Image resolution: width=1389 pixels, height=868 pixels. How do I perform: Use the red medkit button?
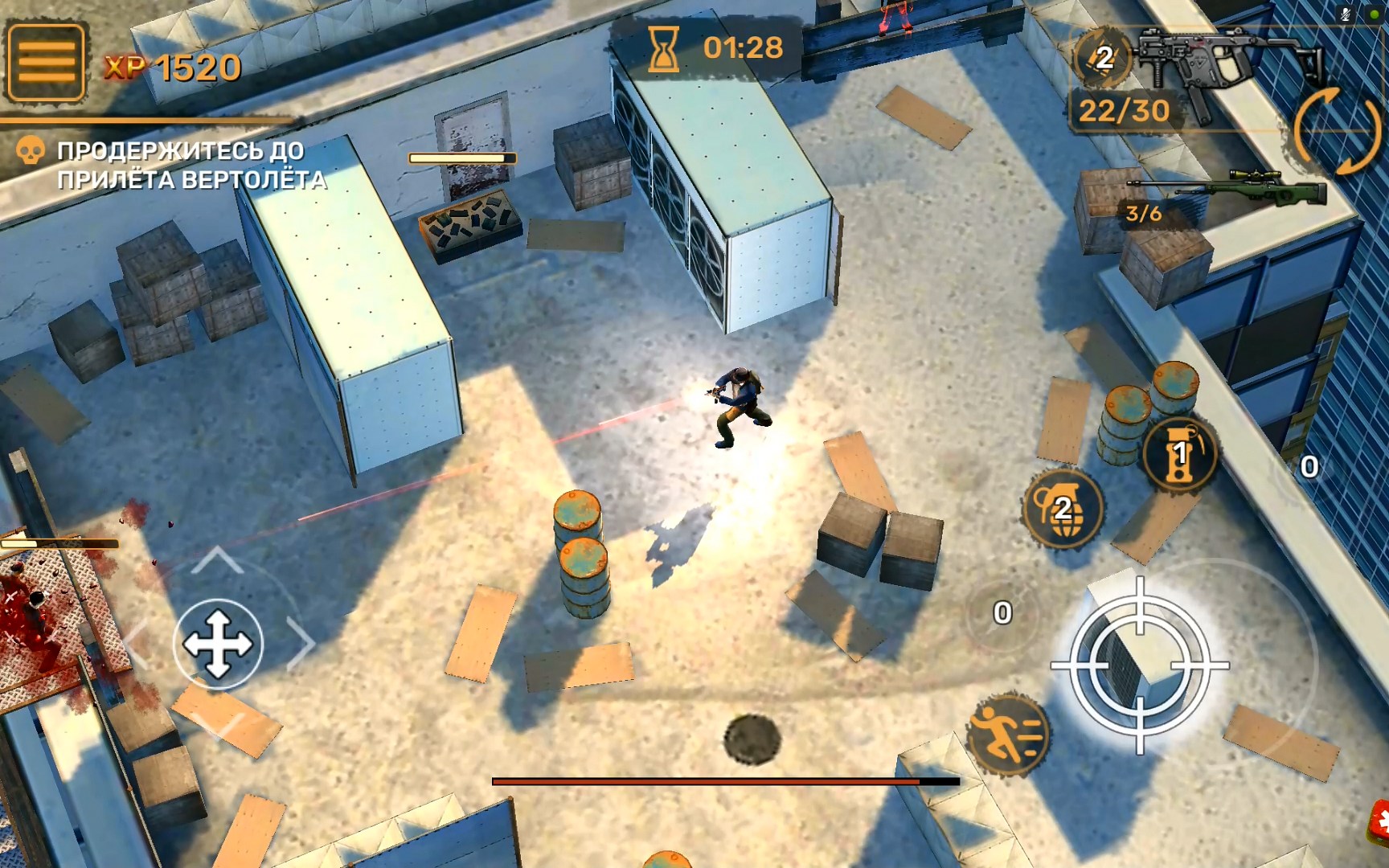click(x=1379, y=824)
